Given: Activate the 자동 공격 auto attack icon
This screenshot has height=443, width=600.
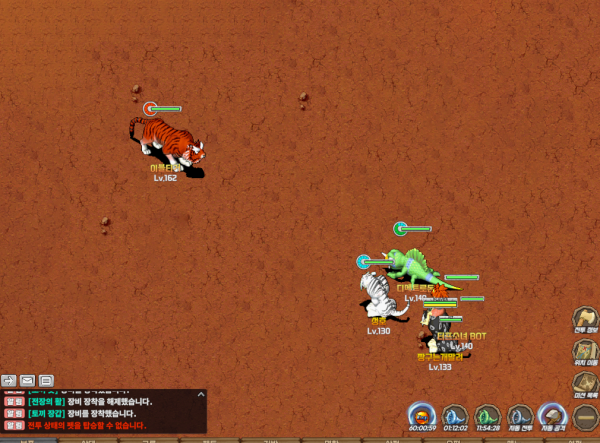Looking at the screenshot, I should pos(552,414).
